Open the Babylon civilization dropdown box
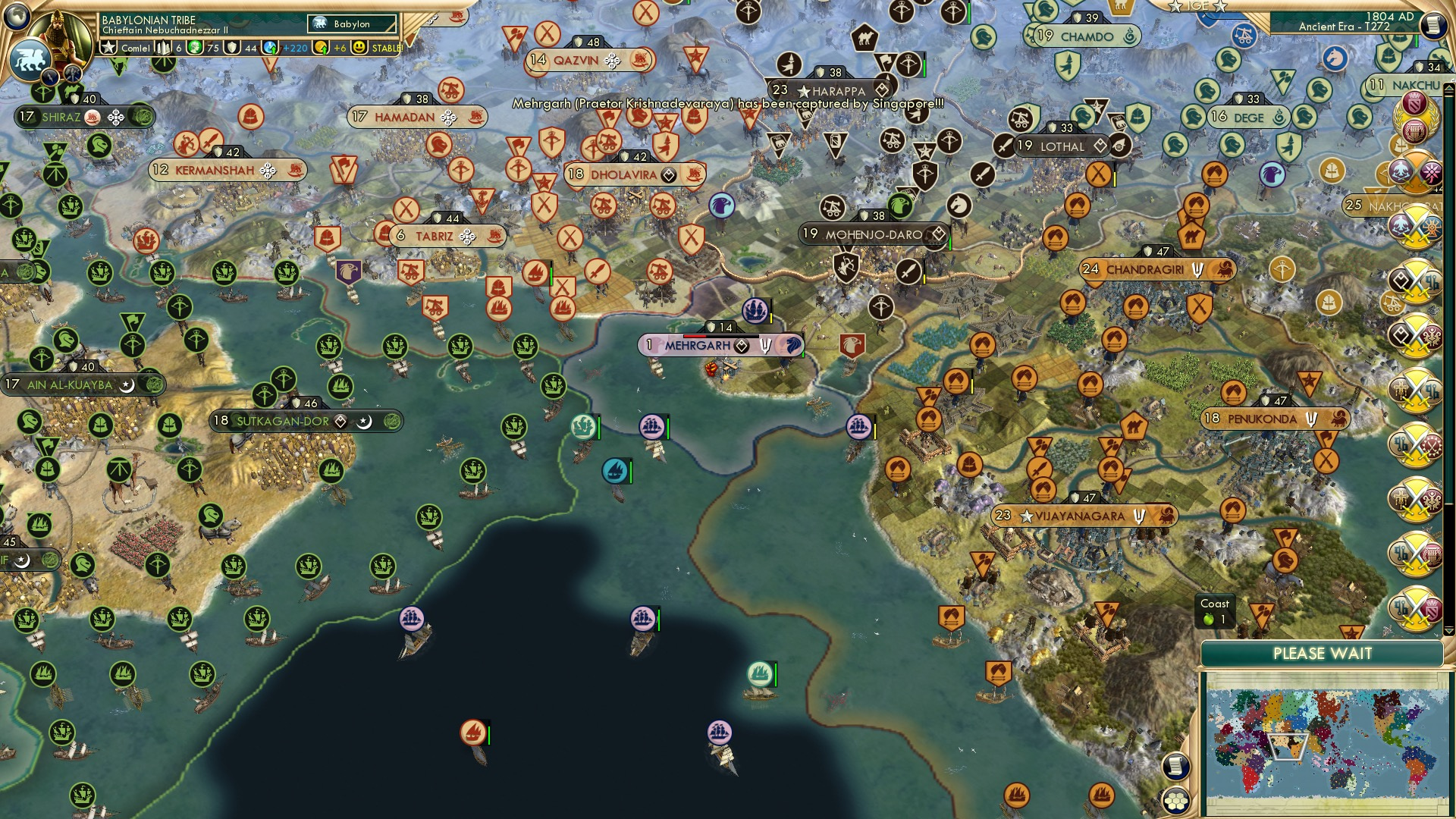Image resolution: width=1456 pixels, height=819 pixels. tap(350, 24)
